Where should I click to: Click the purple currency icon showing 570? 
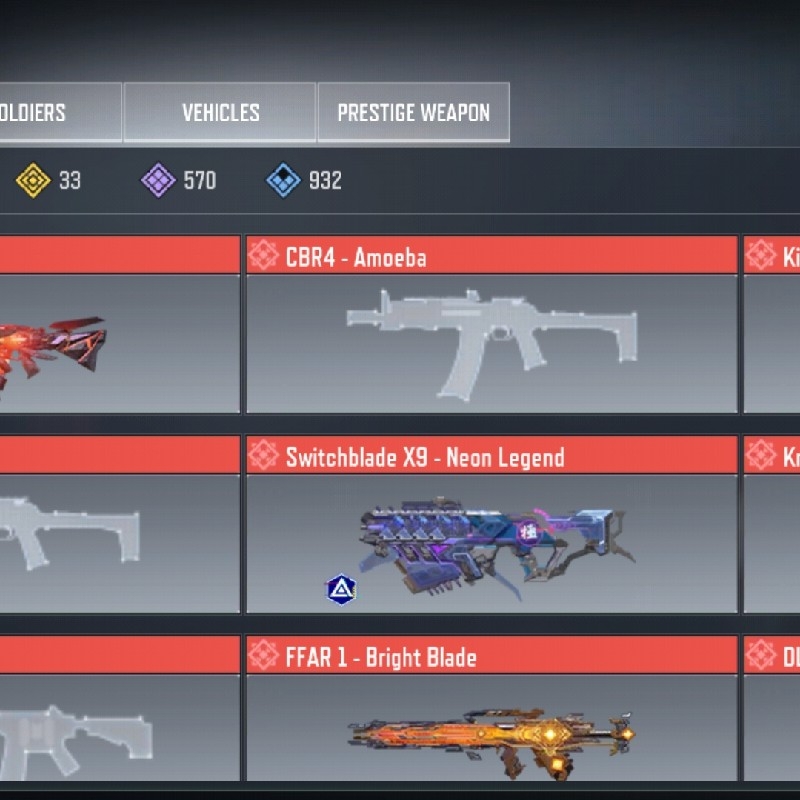point(158,181)
